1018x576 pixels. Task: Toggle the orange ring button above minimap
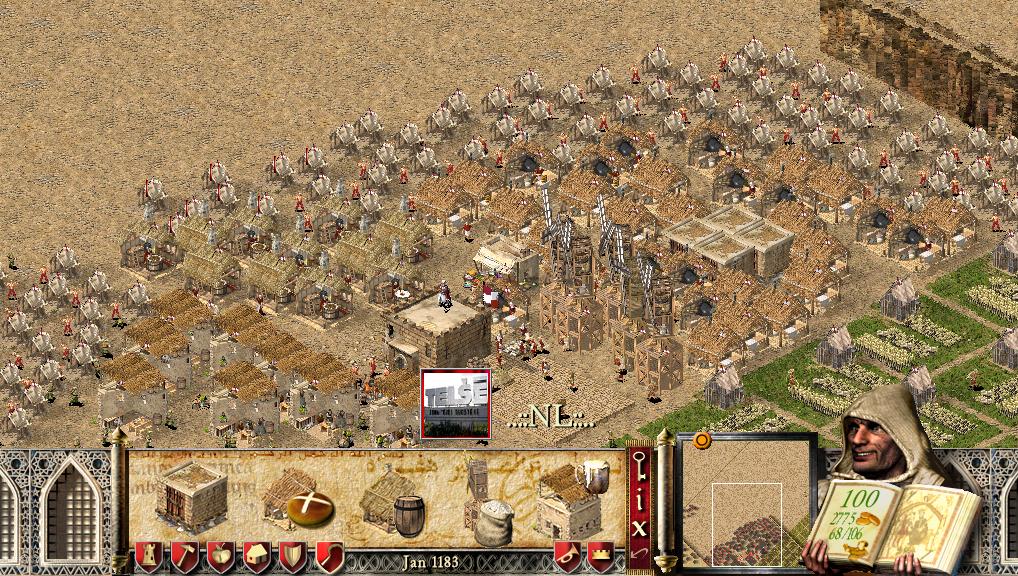(x=701, y=440)
